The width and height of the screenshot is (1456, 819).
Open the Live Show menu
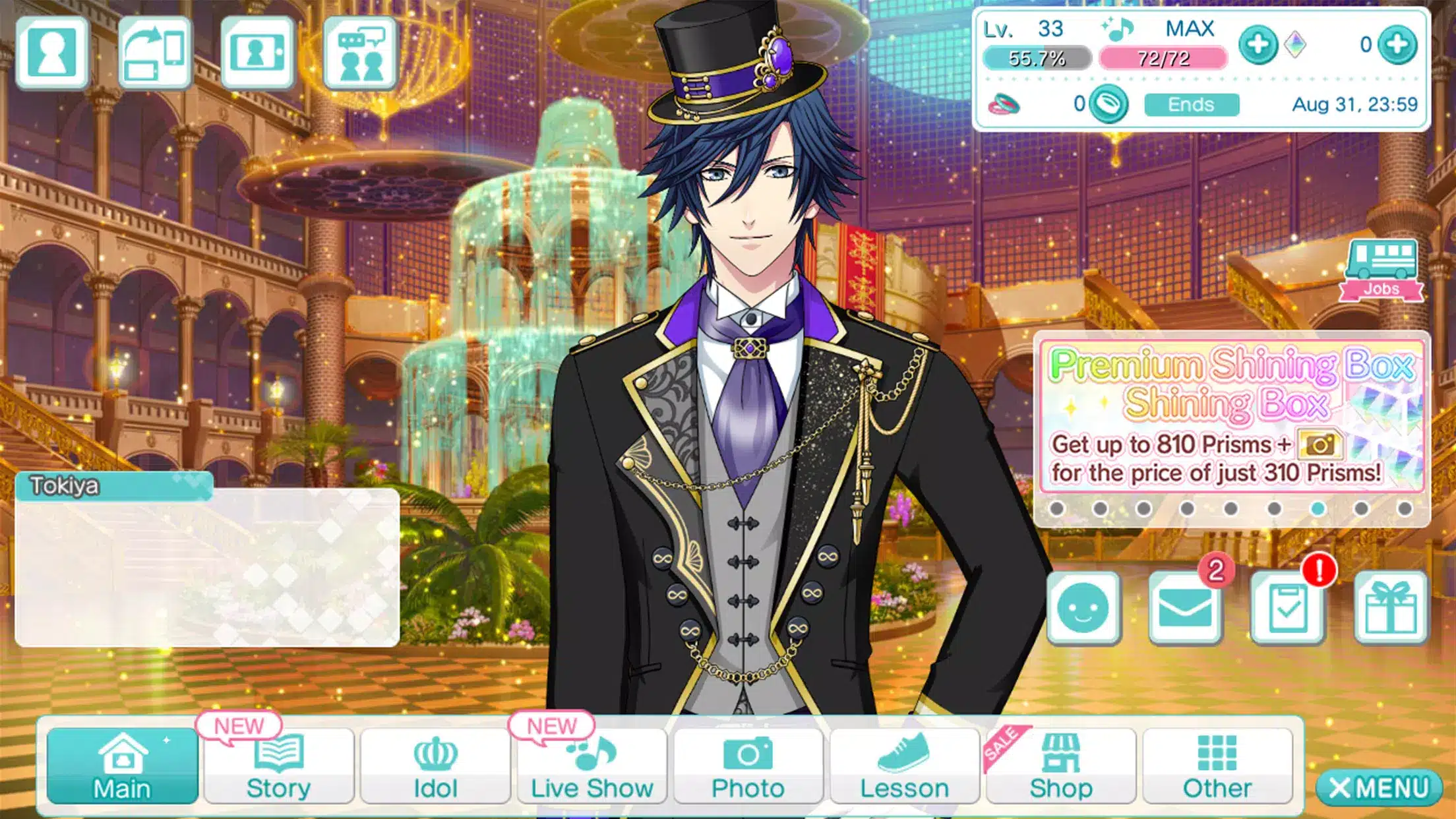[x=591, y=766]
